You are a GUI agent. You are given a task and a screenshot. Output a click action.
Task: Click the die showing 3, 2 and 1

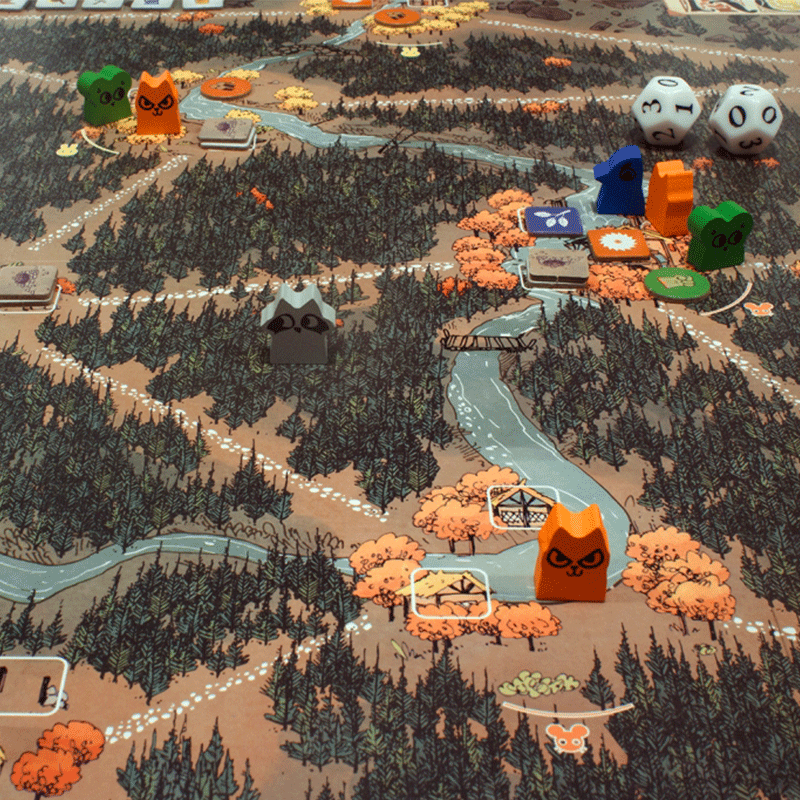point(667,110)
